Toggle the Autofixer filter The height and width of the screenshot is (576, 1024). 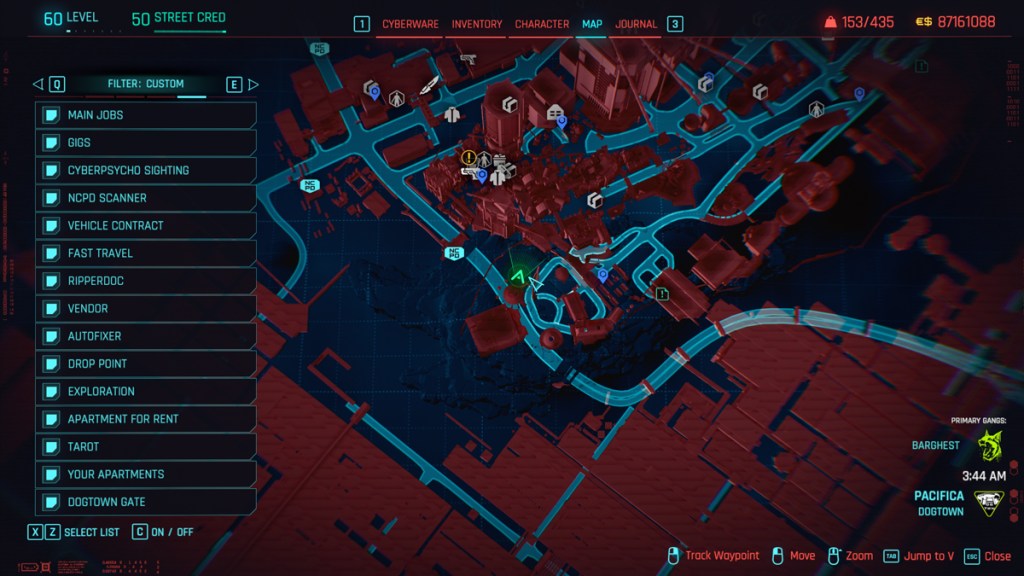146,336
